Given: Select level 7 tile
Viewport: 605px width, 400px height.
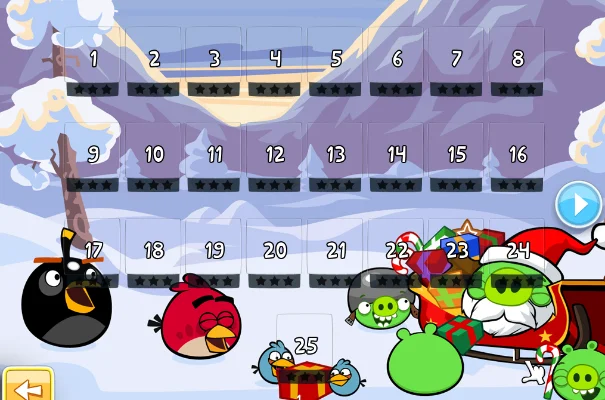Looking at the screenshot, I should click(x=457, y=63).
